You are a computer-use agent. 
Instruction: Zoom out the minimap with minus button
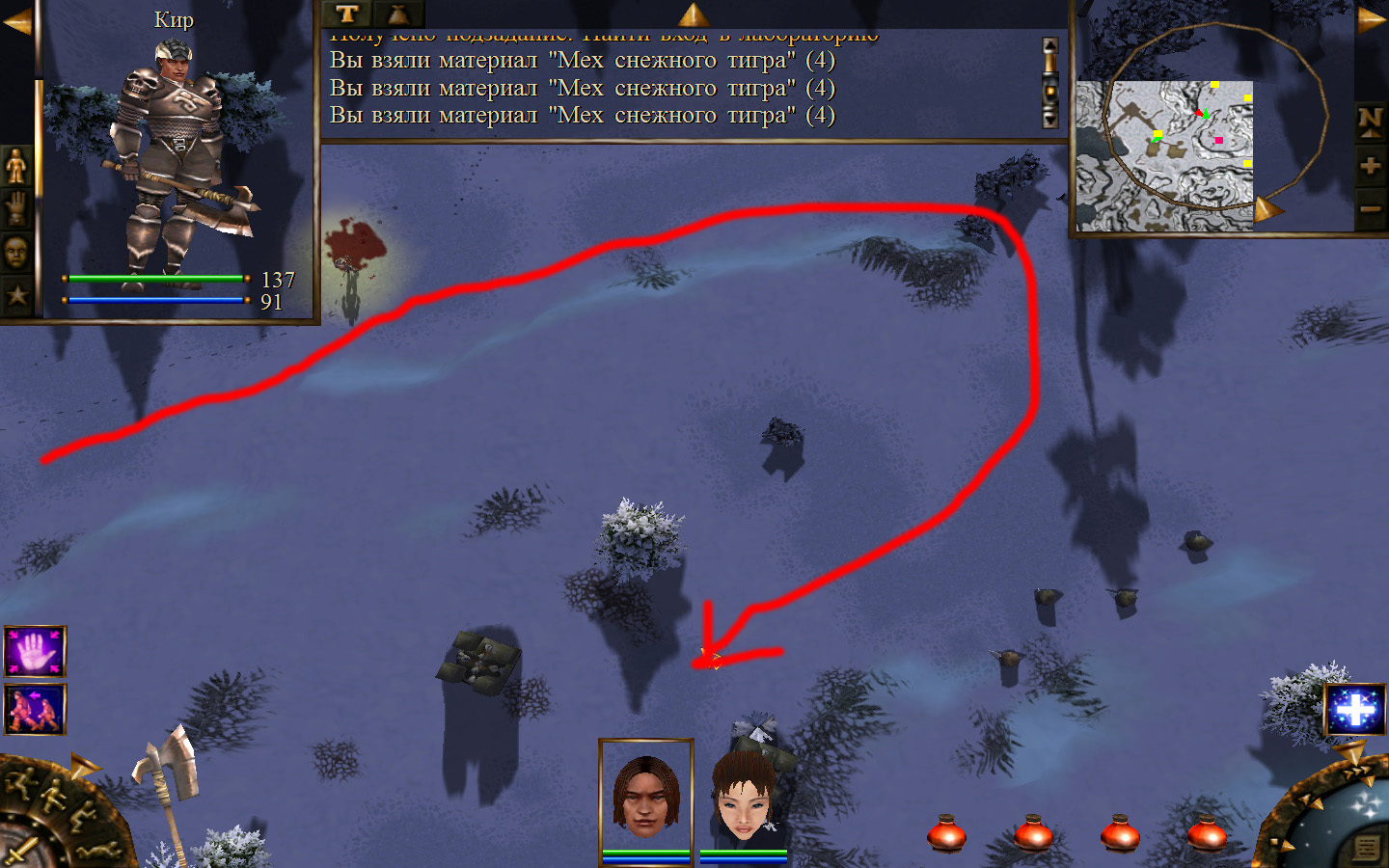point(1371,208)
